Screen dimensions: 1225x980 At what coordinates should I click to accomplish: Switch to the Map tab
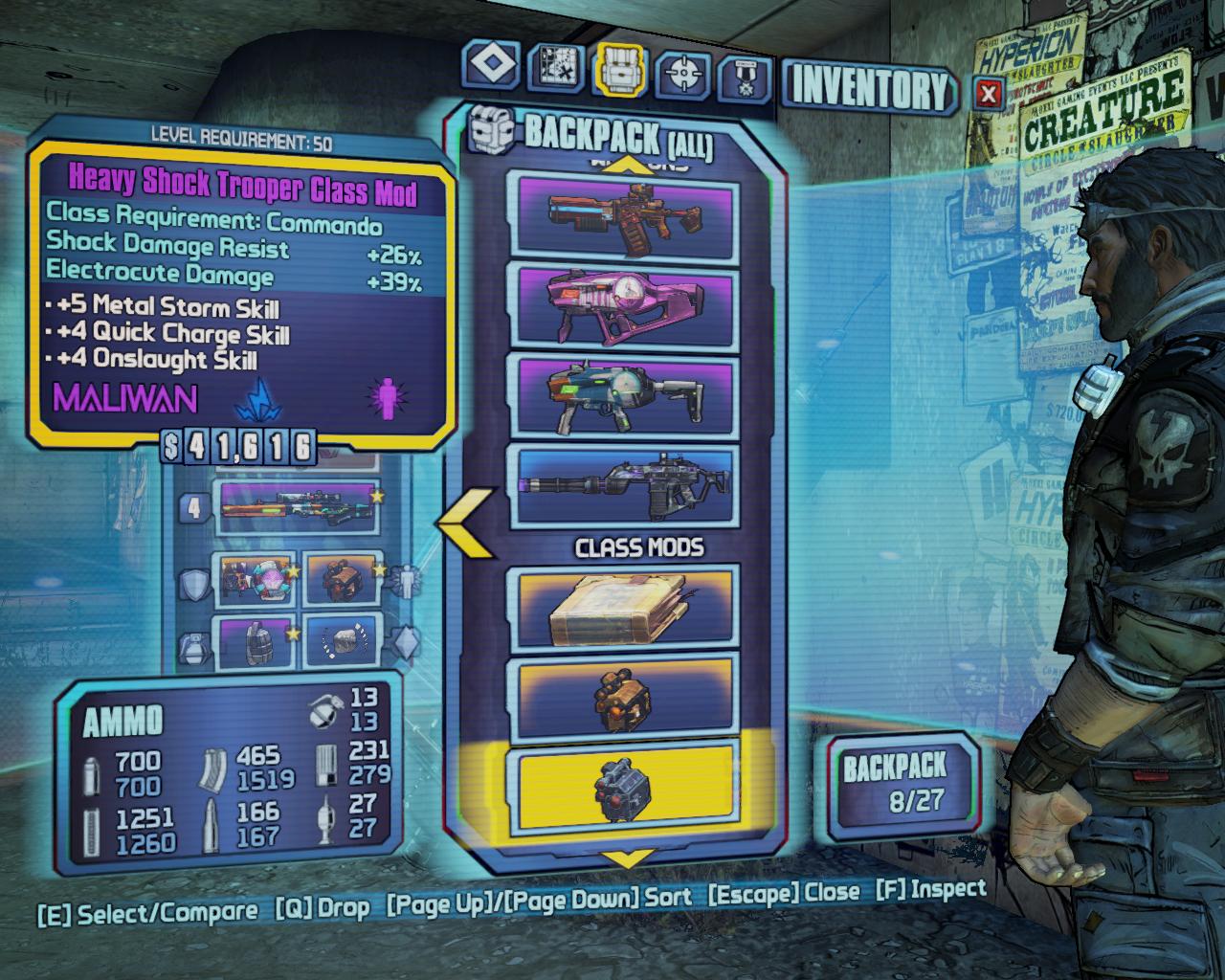click(556, 69)
